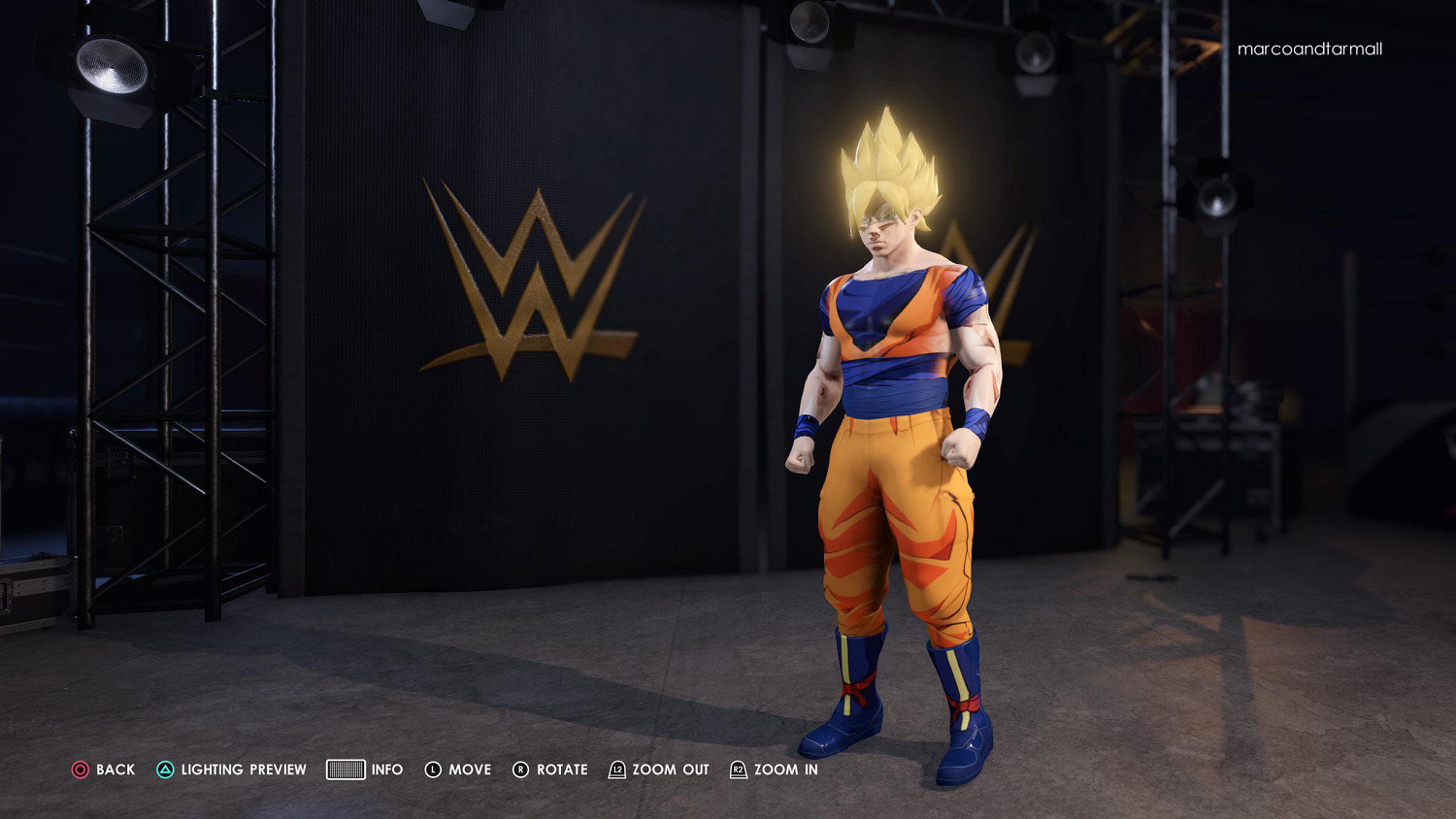Select the MOVE control label
The image size is (1456, 819).
pyautogui.click(x=471, y=770)
